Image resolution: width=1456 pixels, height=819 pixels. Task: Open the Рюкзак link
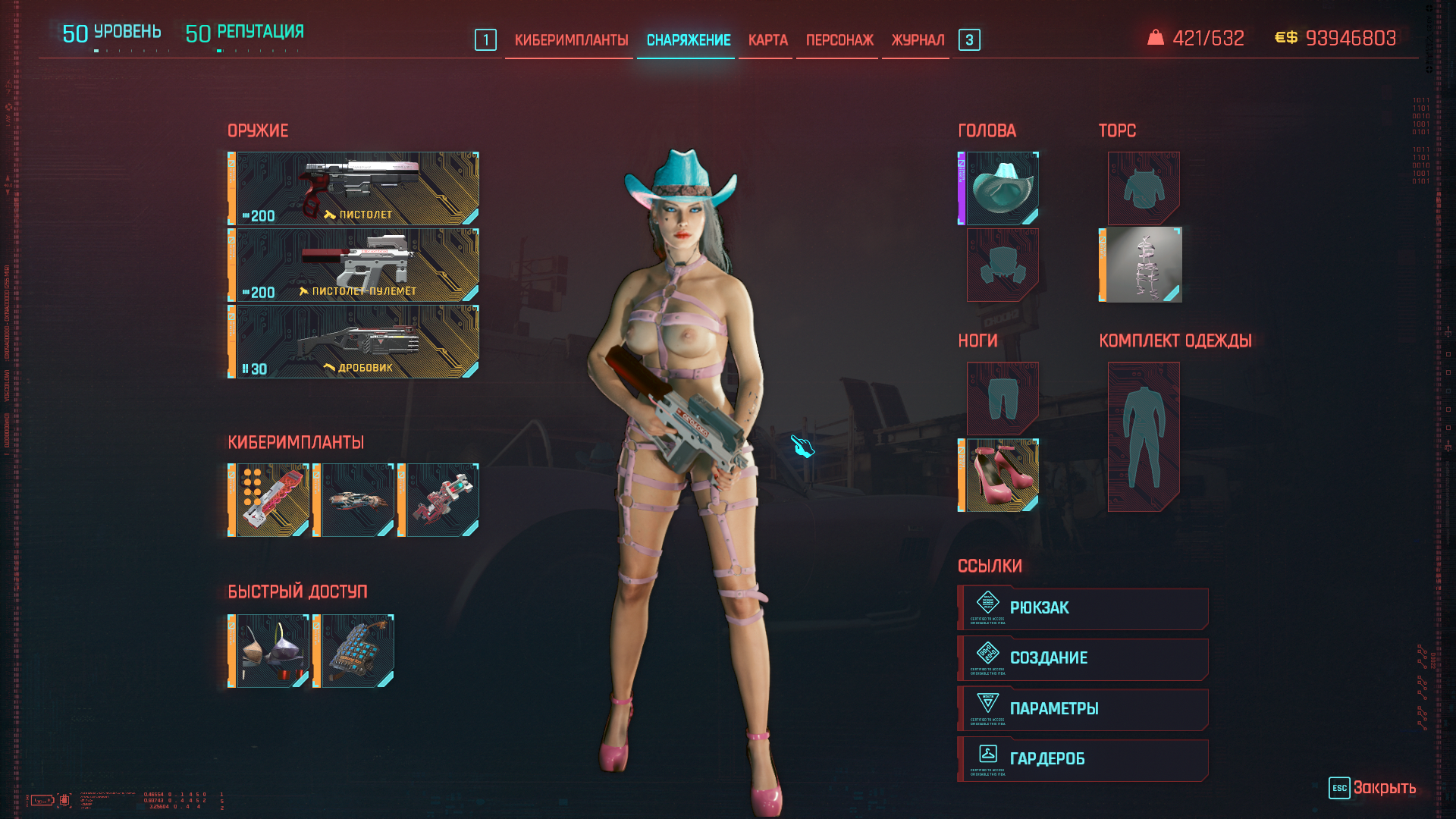click(1083, 608)
